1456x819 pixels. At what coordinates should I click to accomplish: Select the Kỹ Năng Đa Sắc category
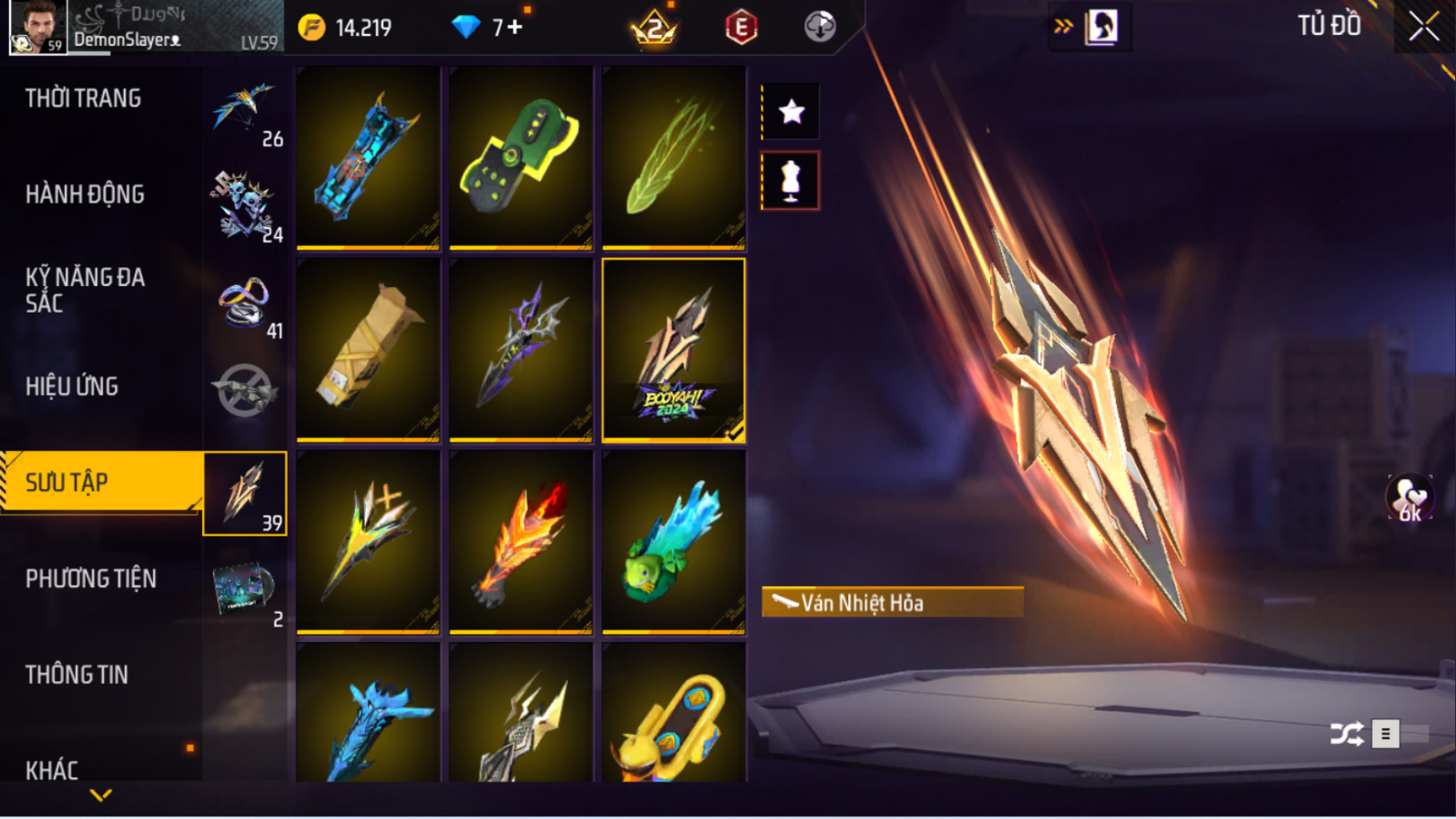85,290
